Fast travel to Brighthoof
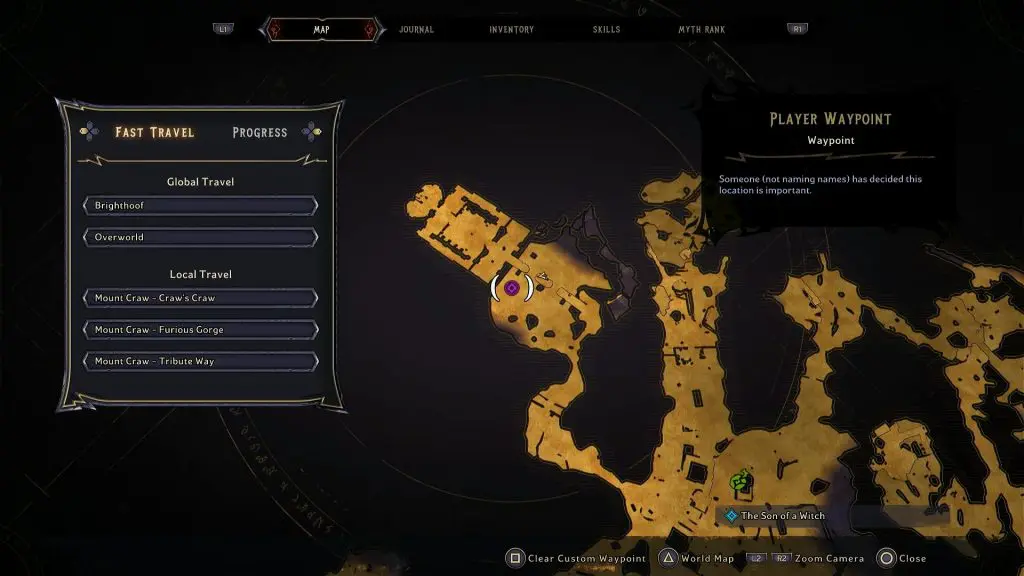The image size is (1024, 576). pyautogui.click(x=201, y=206)
